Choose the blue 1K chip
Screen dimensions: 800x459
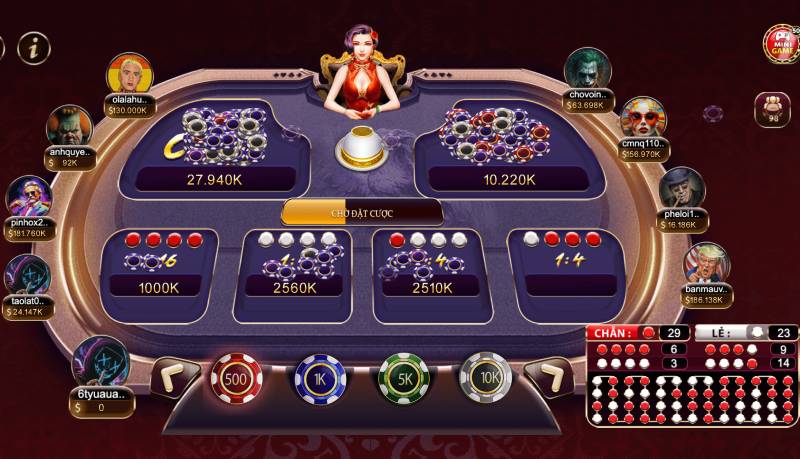click(320, 380)
